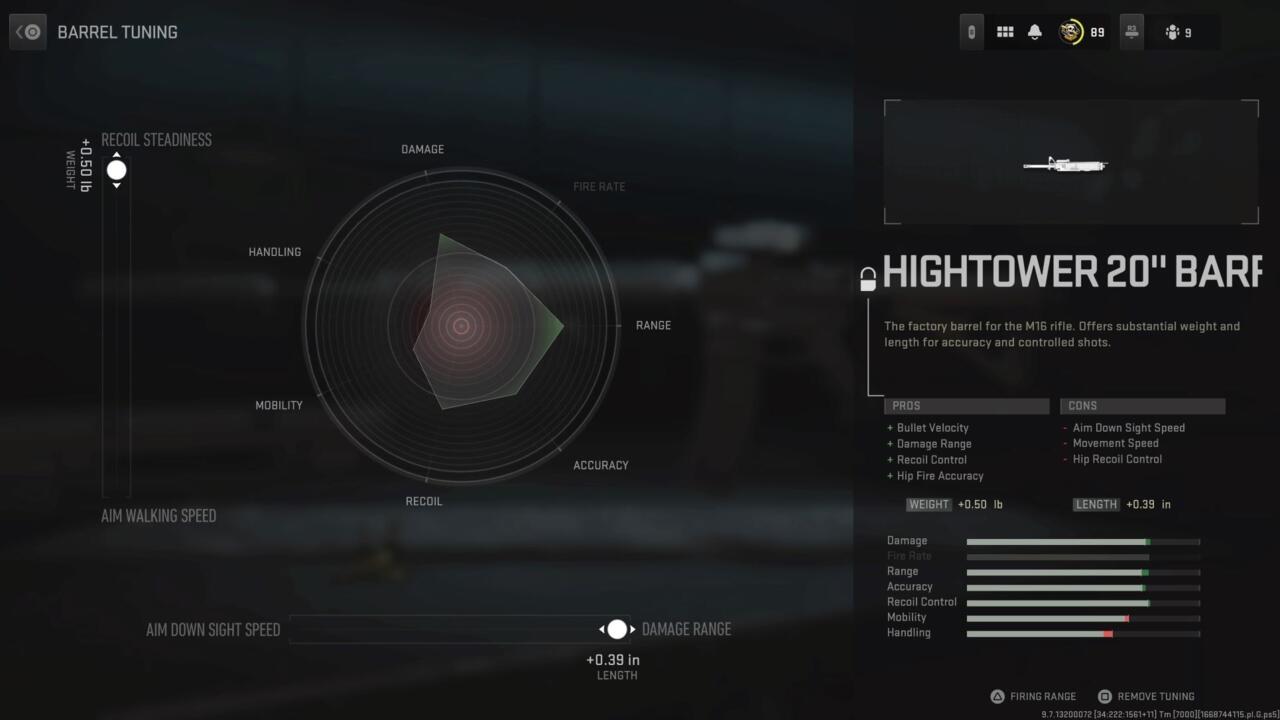1280x720 pixels.
Task: Show notifications via the bell icon
Action: 1035,32
